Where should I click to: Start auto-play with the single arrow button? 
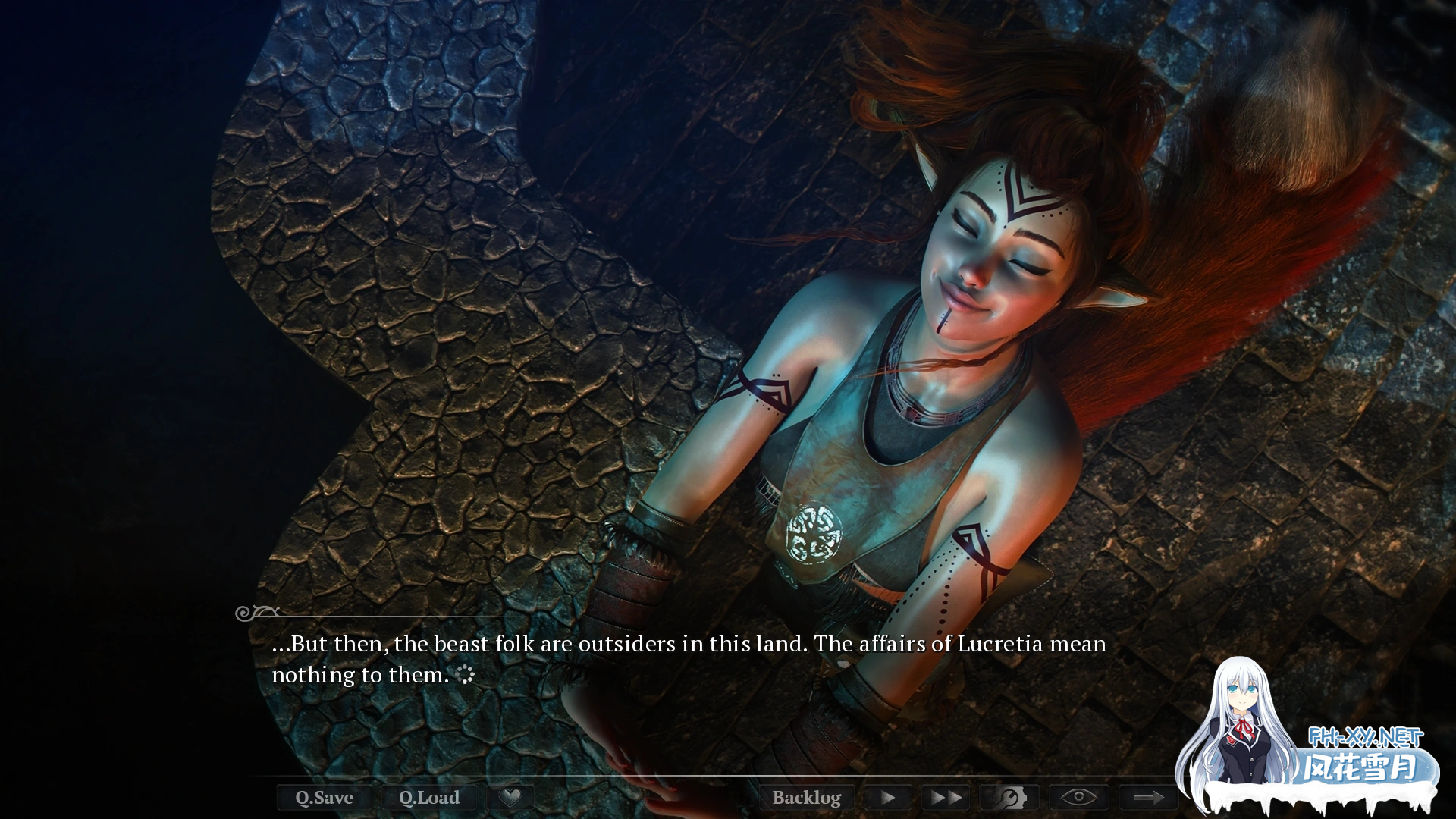(x=888, y=798)
